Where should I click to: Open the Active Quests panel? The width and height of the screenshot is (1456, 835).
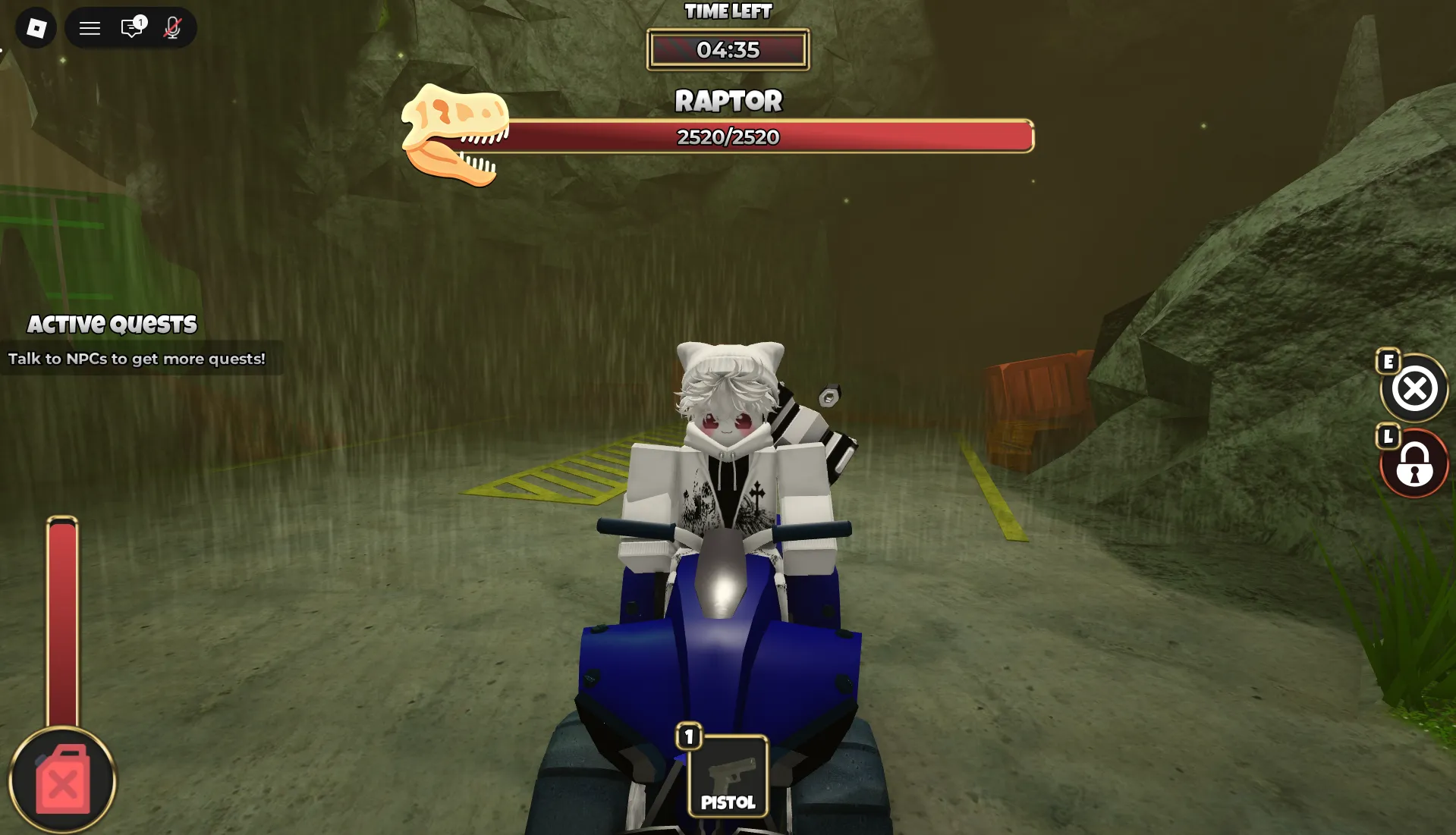112,323
